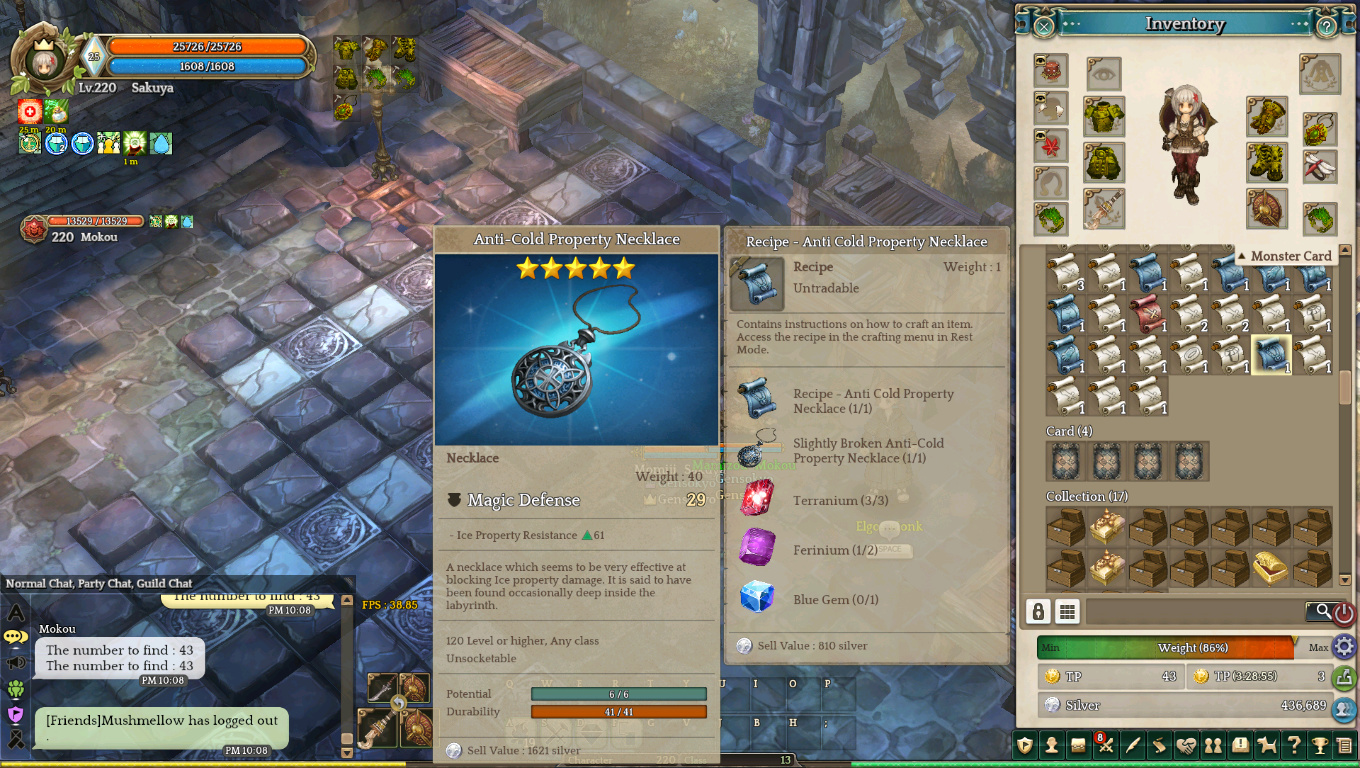The width and height of the screenshot is (1360, 768).
Task: Click the equipped round shield slot
Action: click(x=1266, y=208)
